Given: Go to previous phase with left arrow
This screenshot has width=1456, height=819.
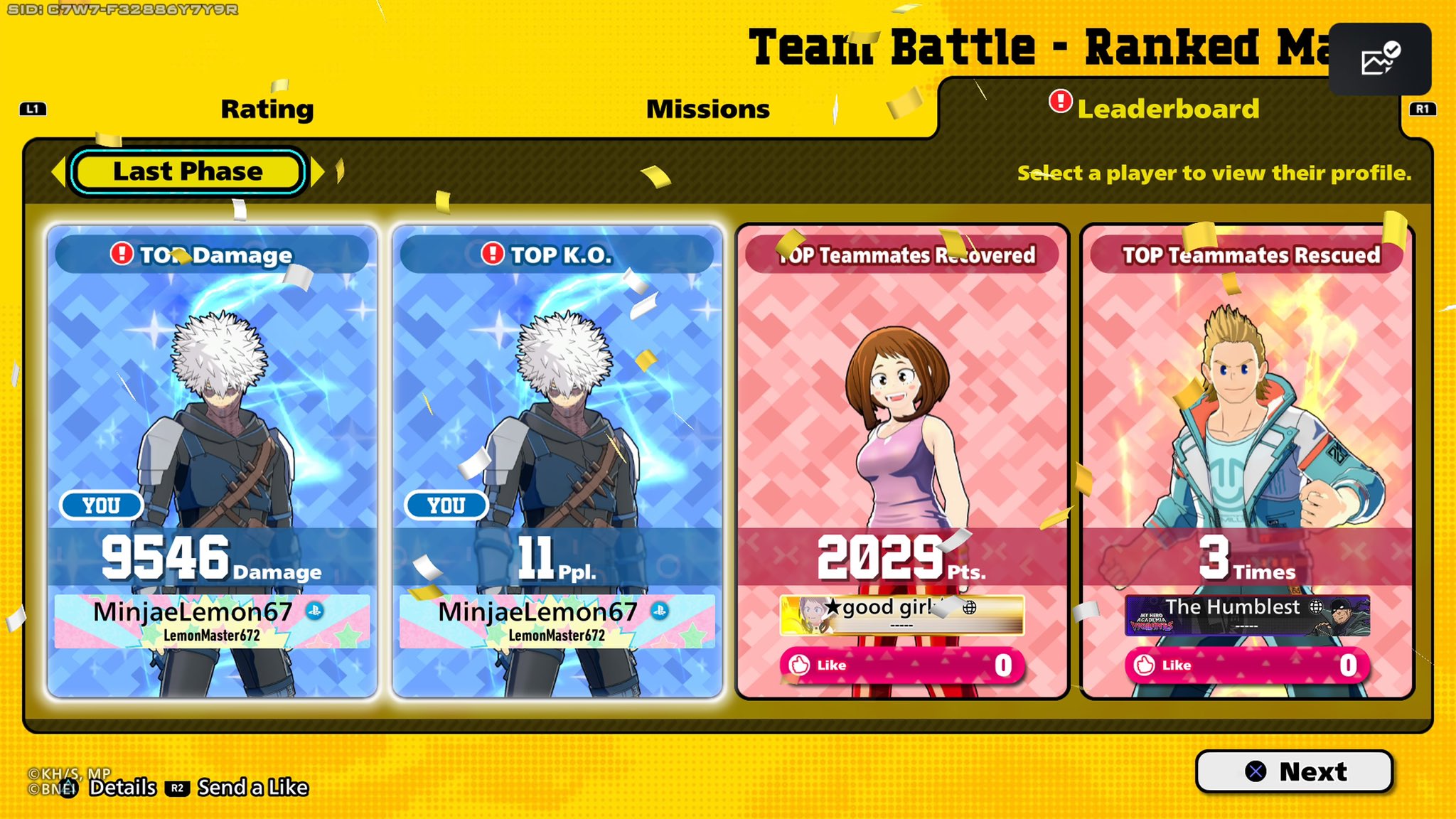Looking at the screenshot, I should coord(58,171).
